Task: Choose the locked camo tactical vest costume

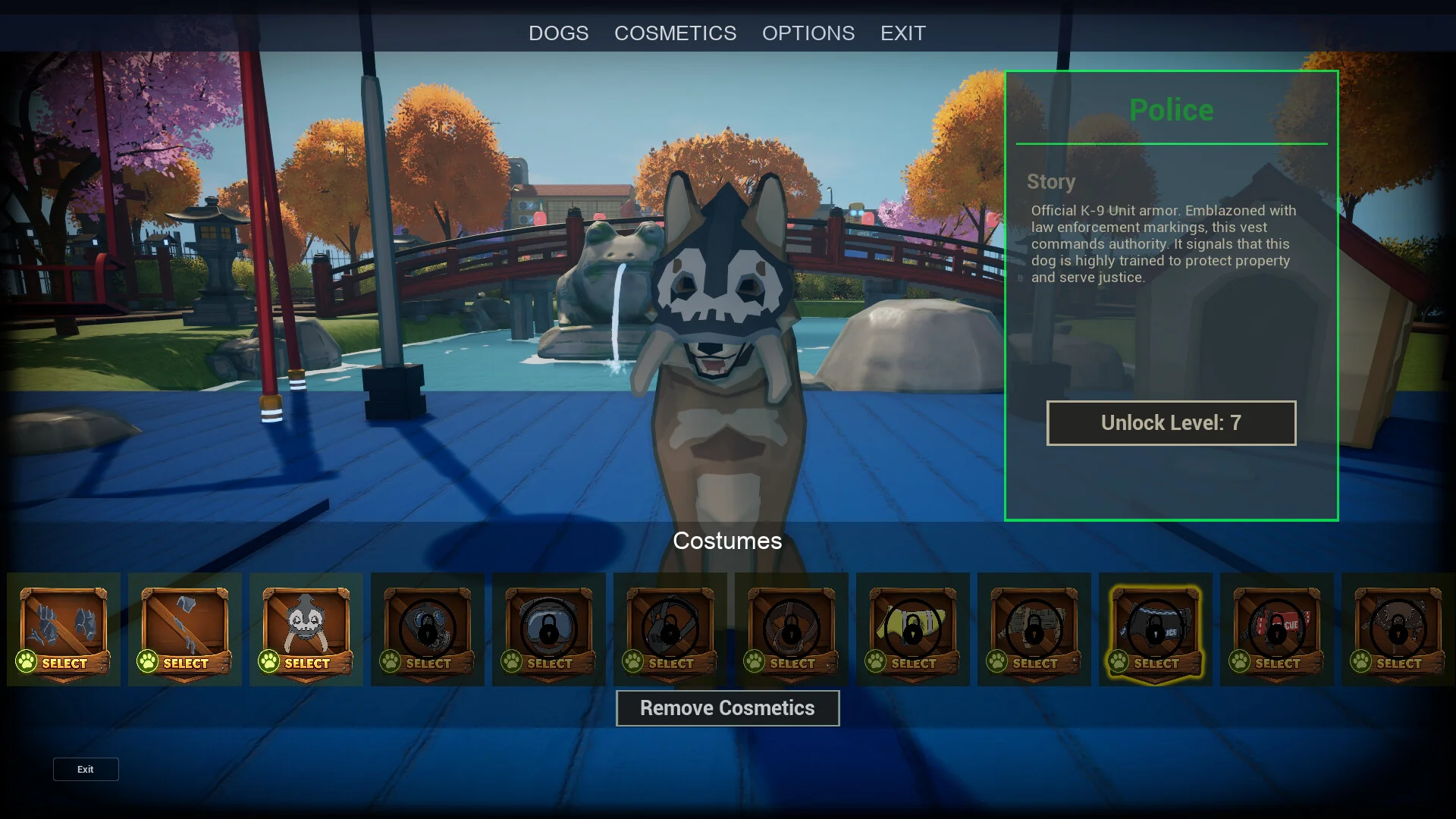Action: 1034,631
